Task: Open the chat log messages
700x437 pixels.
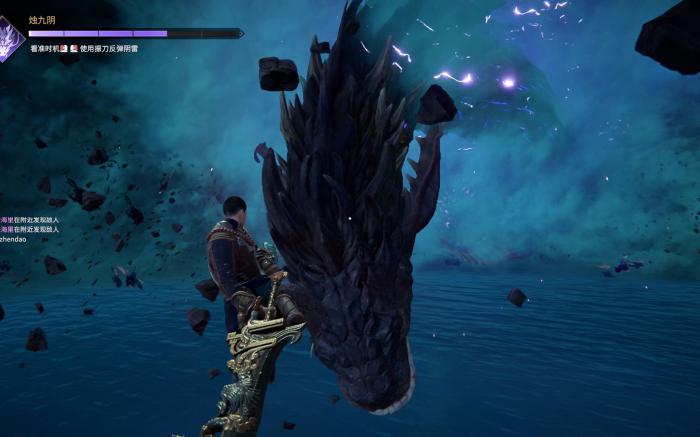Action: coord(30,229)
